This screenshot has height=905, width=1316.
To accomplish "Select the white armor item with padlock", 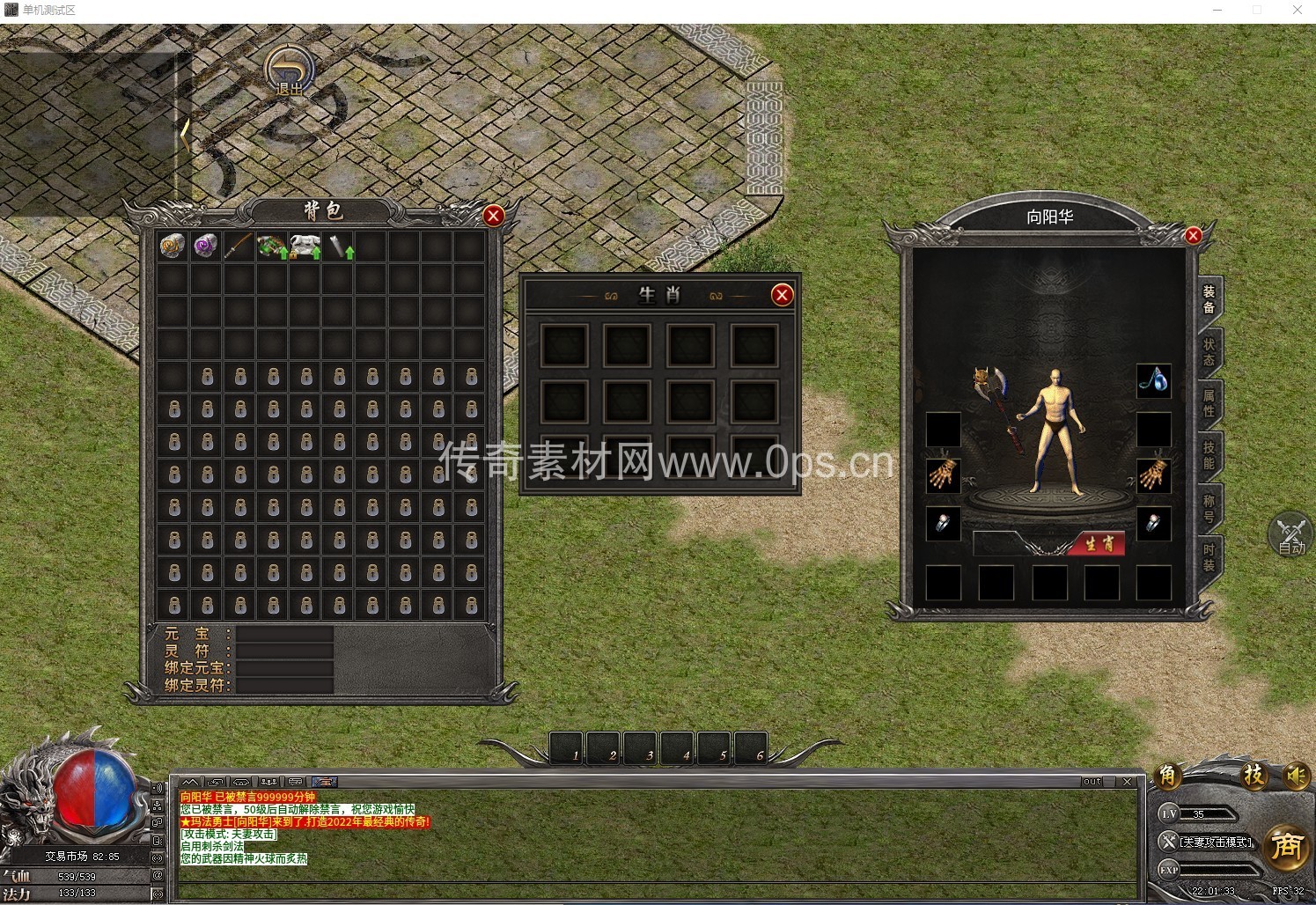I will [305, 246].
